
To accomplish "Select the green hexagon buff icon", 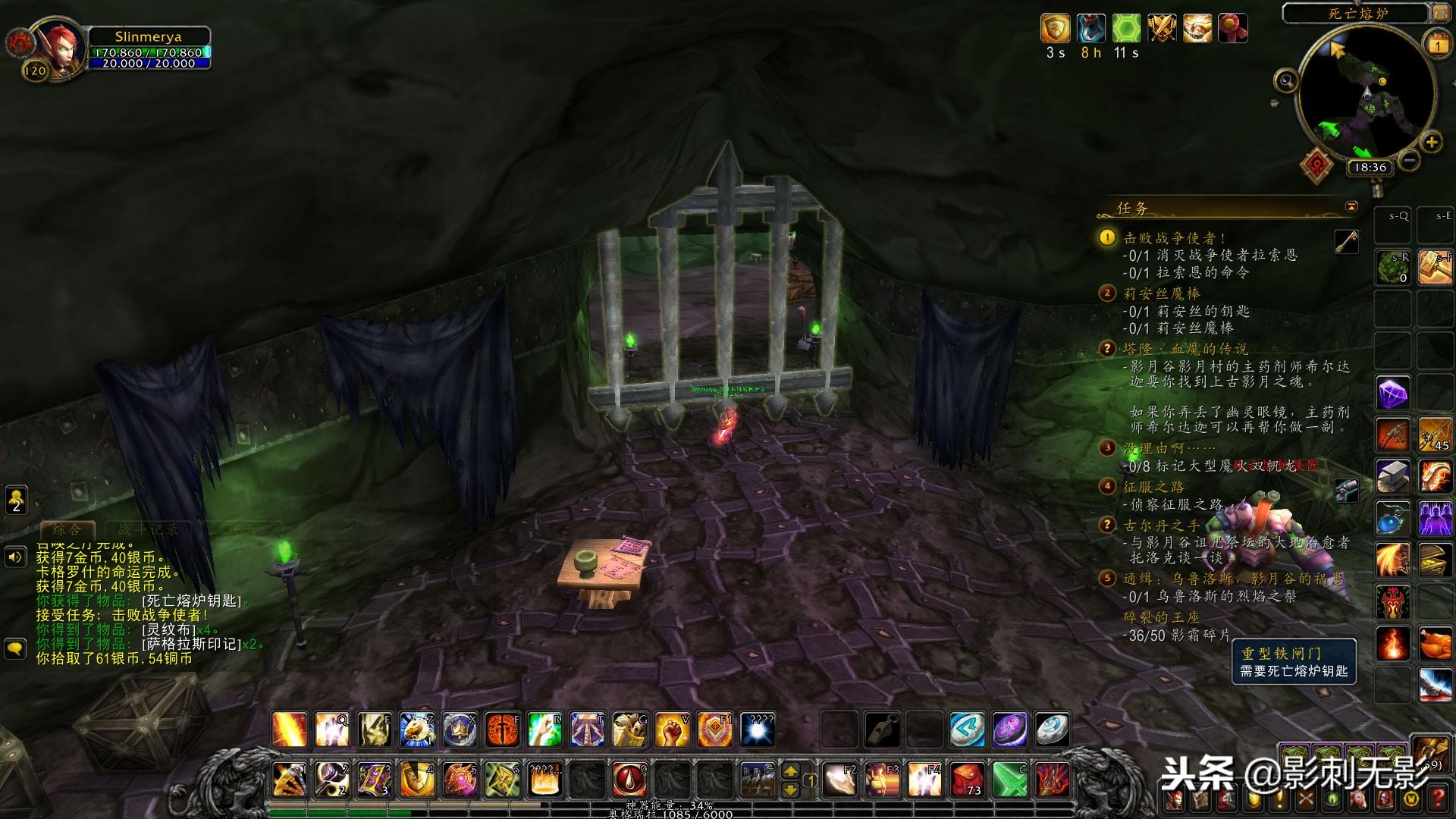I will point(1126,29).
